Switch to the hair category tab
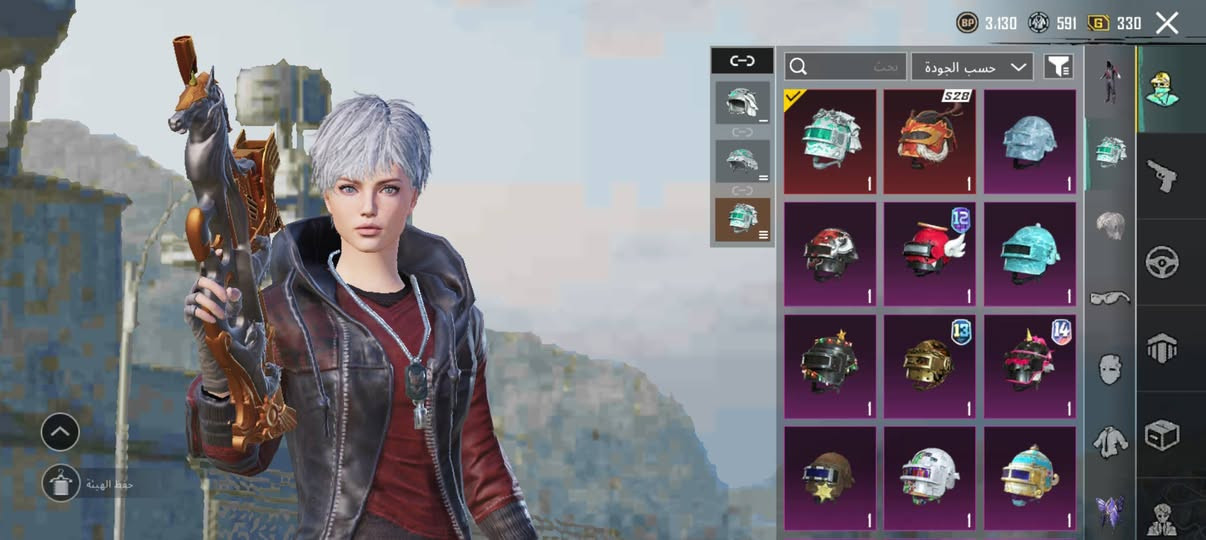The image size is (1206, 540). coord(1110,225)
